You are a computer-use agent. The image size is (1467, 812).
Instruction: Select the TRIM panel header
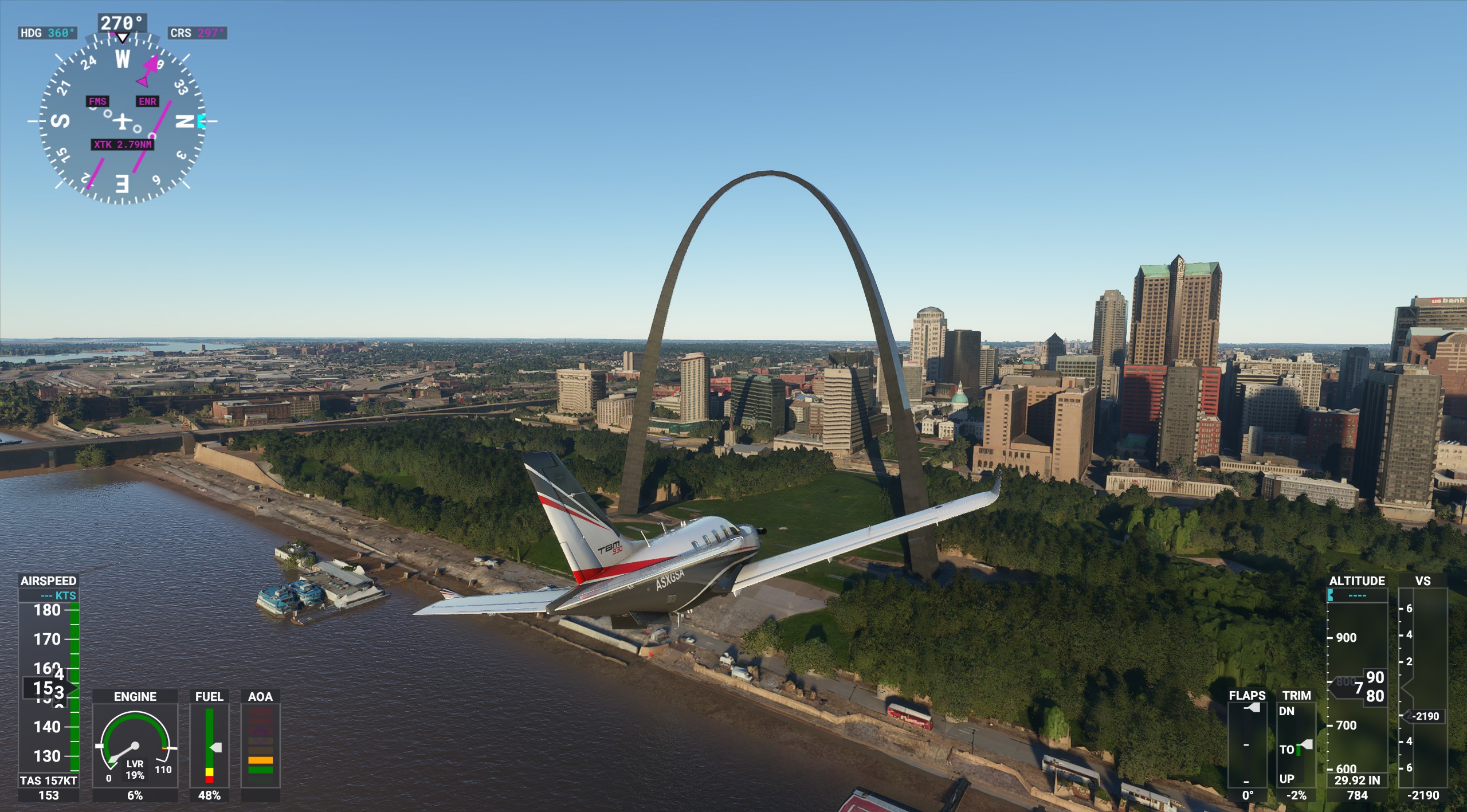1299,695
